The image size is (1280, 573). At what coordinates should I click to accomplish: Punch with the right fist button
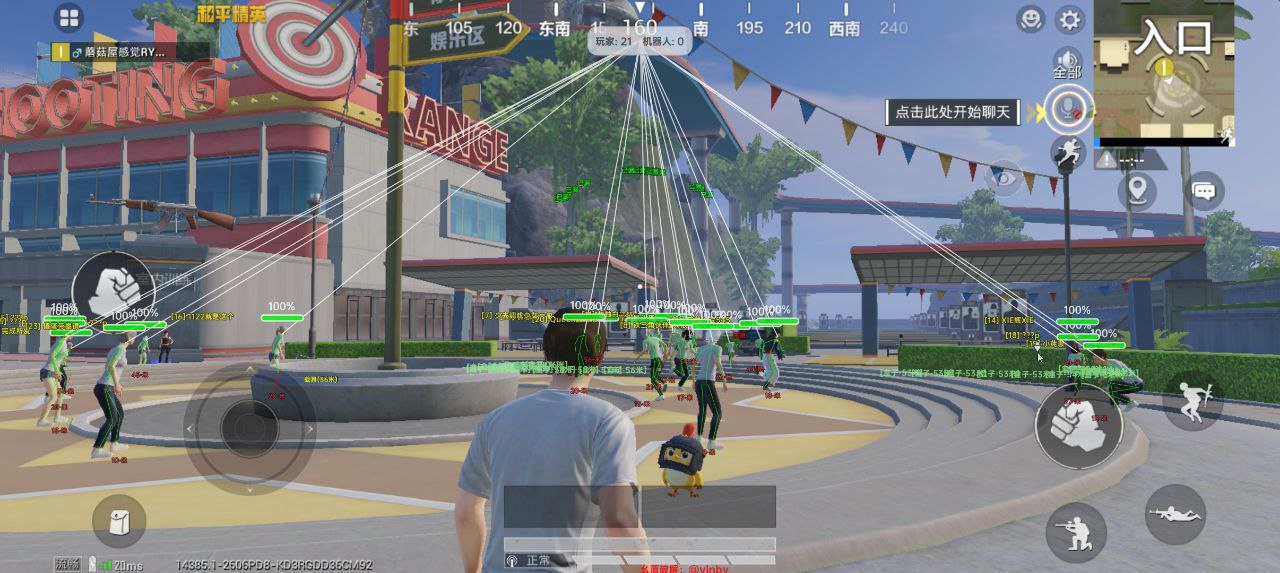tap(1078, 427)
